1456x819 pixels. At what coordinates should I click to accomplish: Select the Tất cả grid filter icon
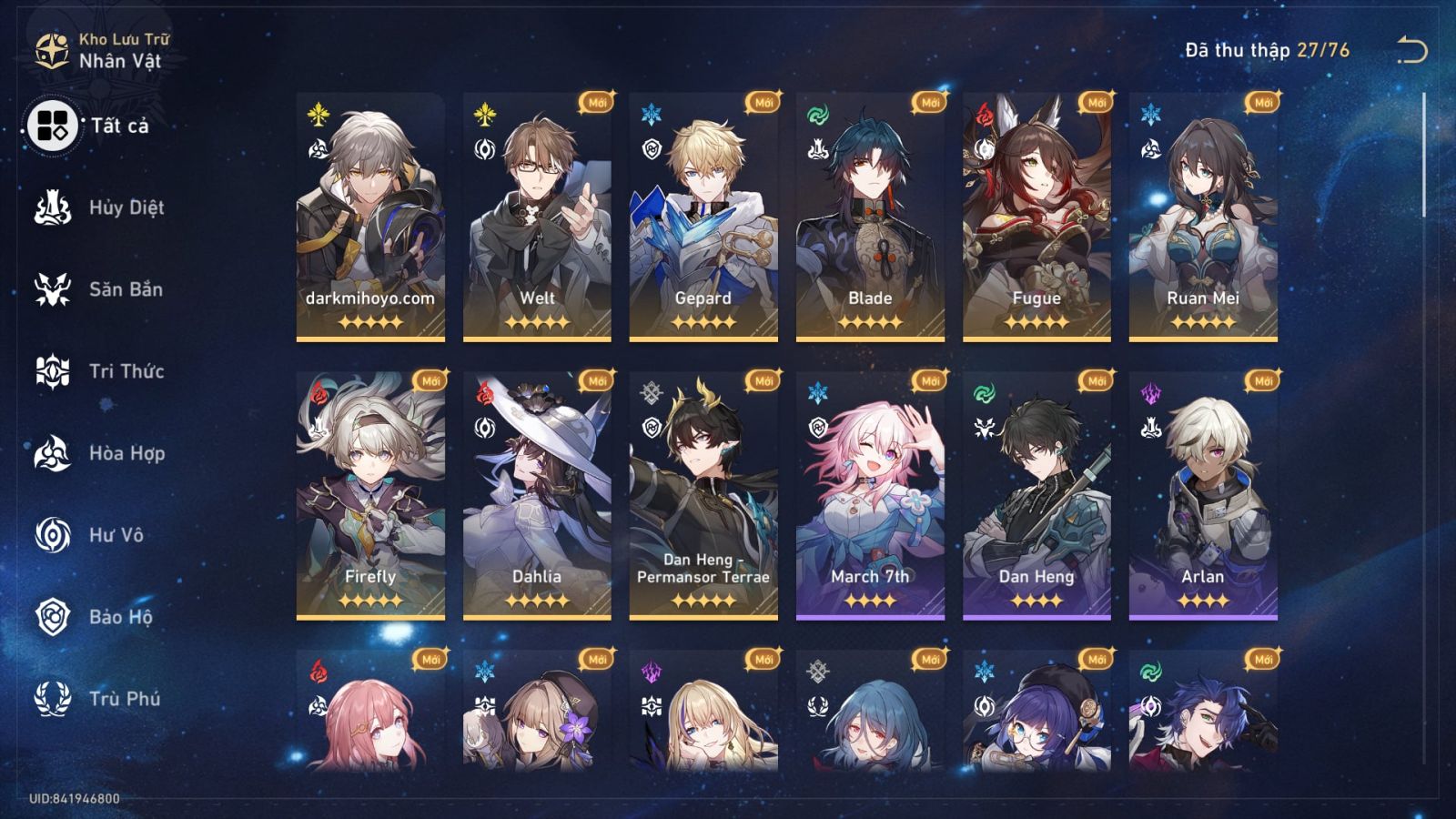tap(55, 128)
